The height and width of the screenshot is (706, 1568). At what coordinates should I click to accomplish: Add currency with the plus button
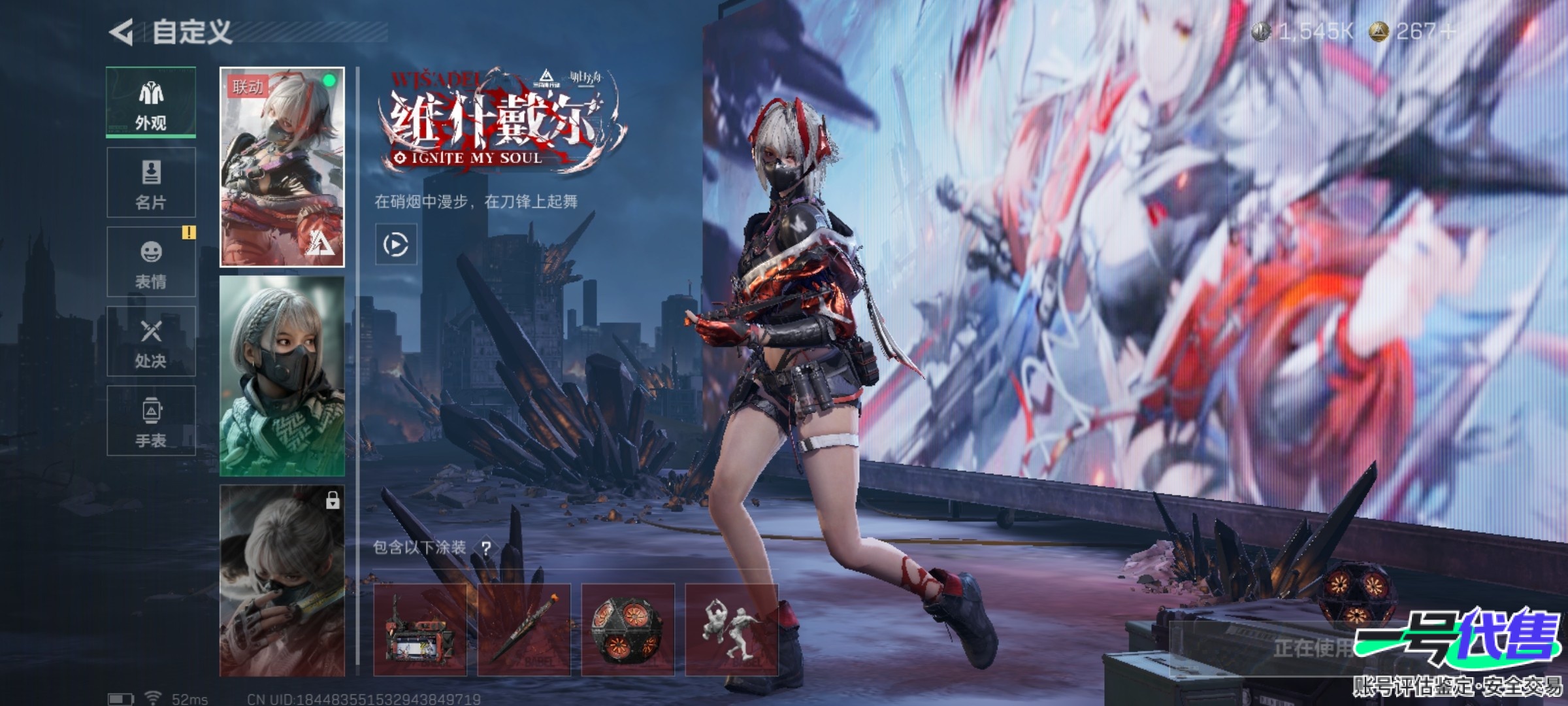(x=1446, y=31)
